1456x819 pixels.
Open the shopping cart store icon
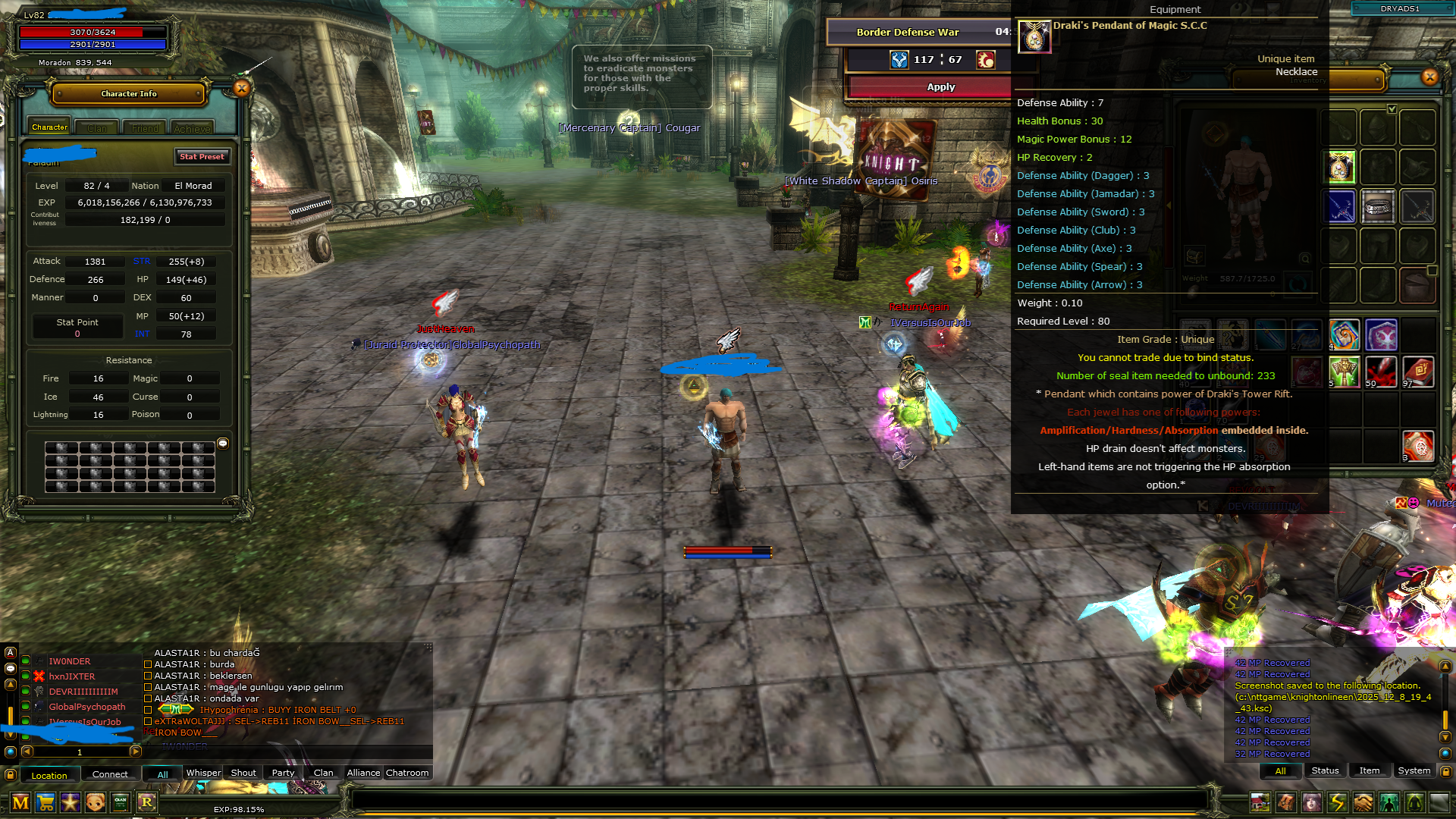pos(45,802)
